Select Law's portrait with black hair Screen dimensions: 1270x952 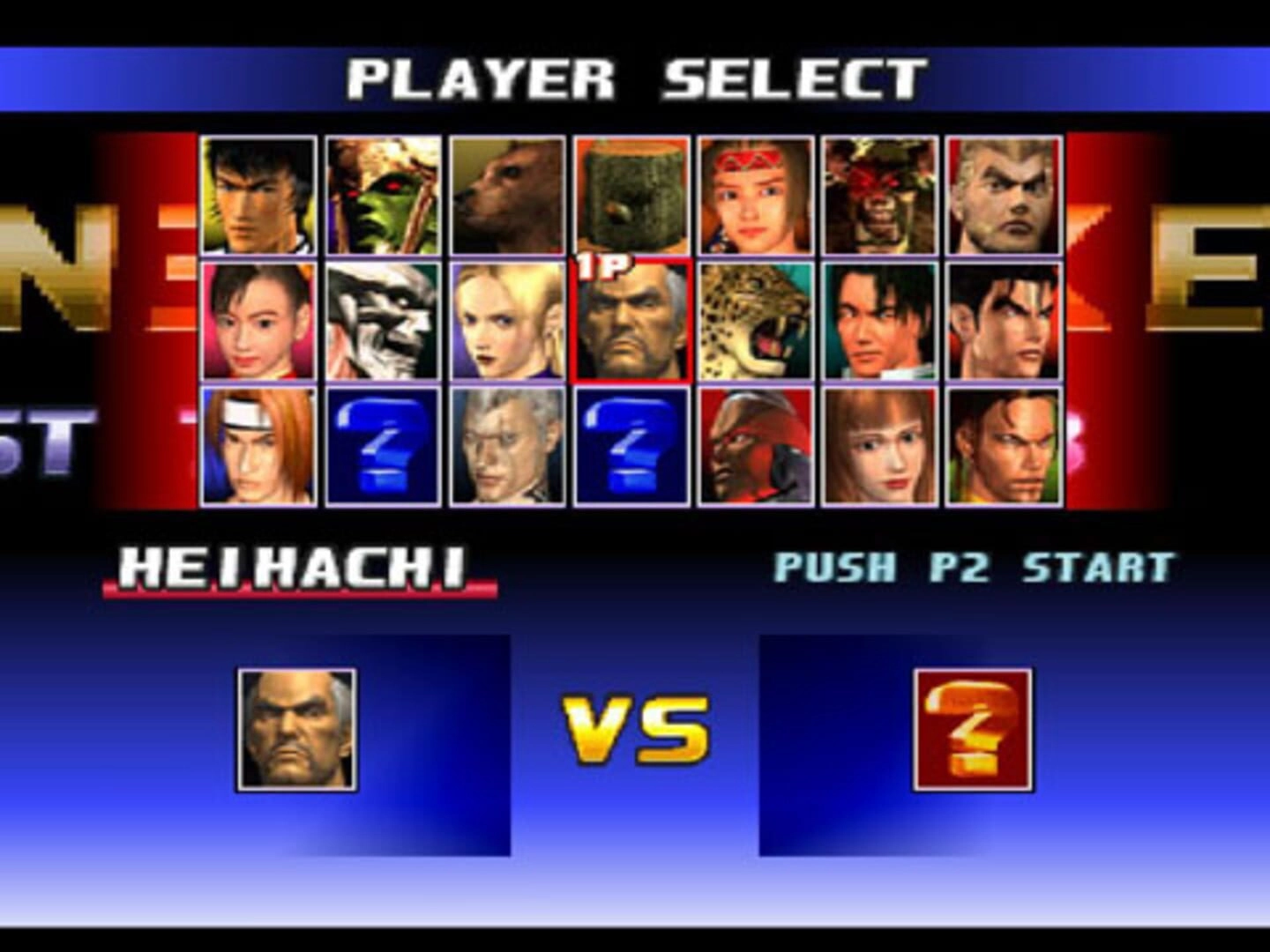pos(258,196)
